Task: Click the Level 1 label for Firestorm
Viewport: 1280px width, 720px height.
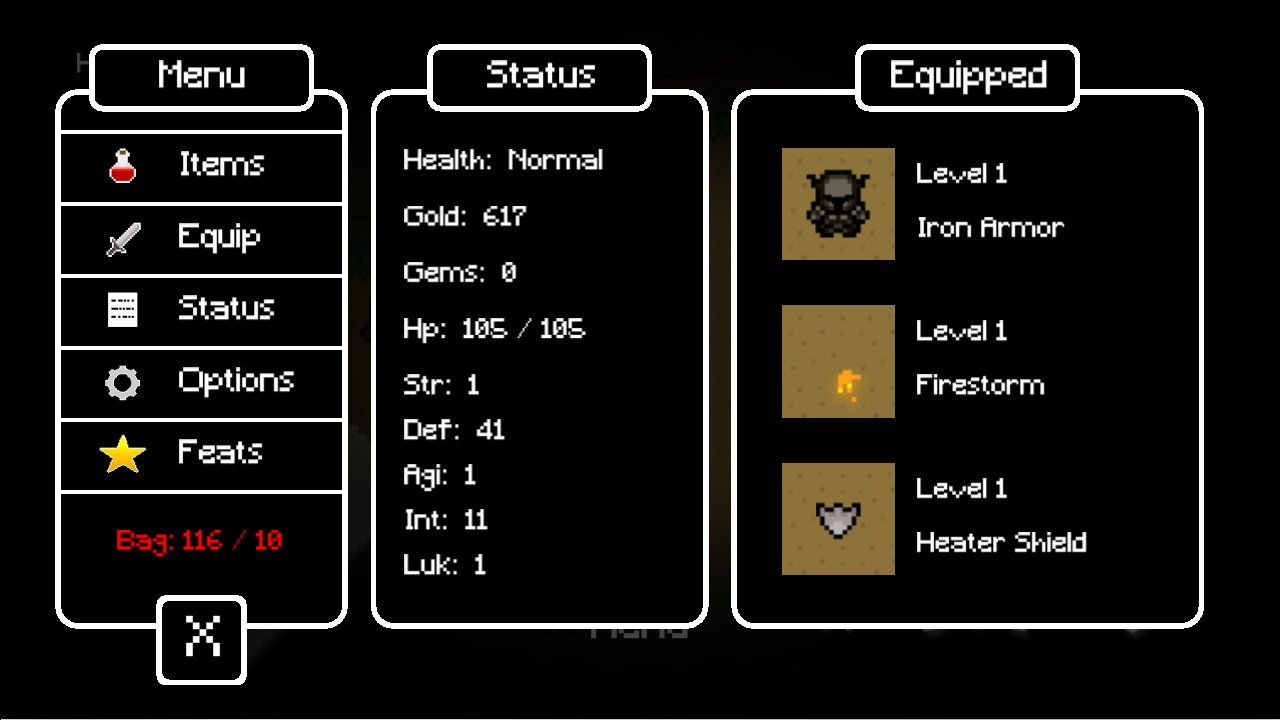Action: tap(961, 331)
